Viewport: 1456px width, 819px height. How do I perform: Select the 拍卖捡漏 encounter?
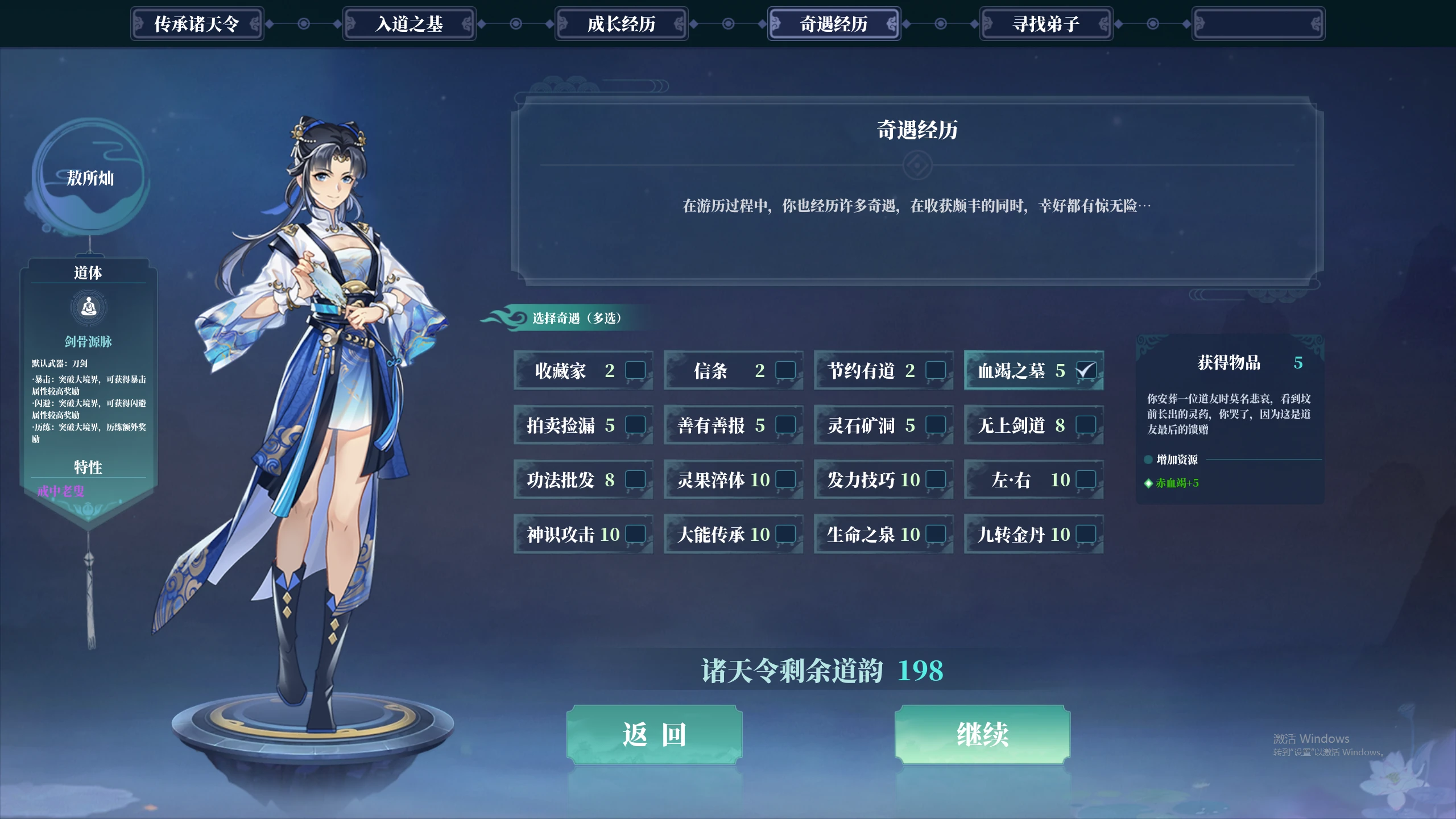pyautogui.click(x=635, y=425)
